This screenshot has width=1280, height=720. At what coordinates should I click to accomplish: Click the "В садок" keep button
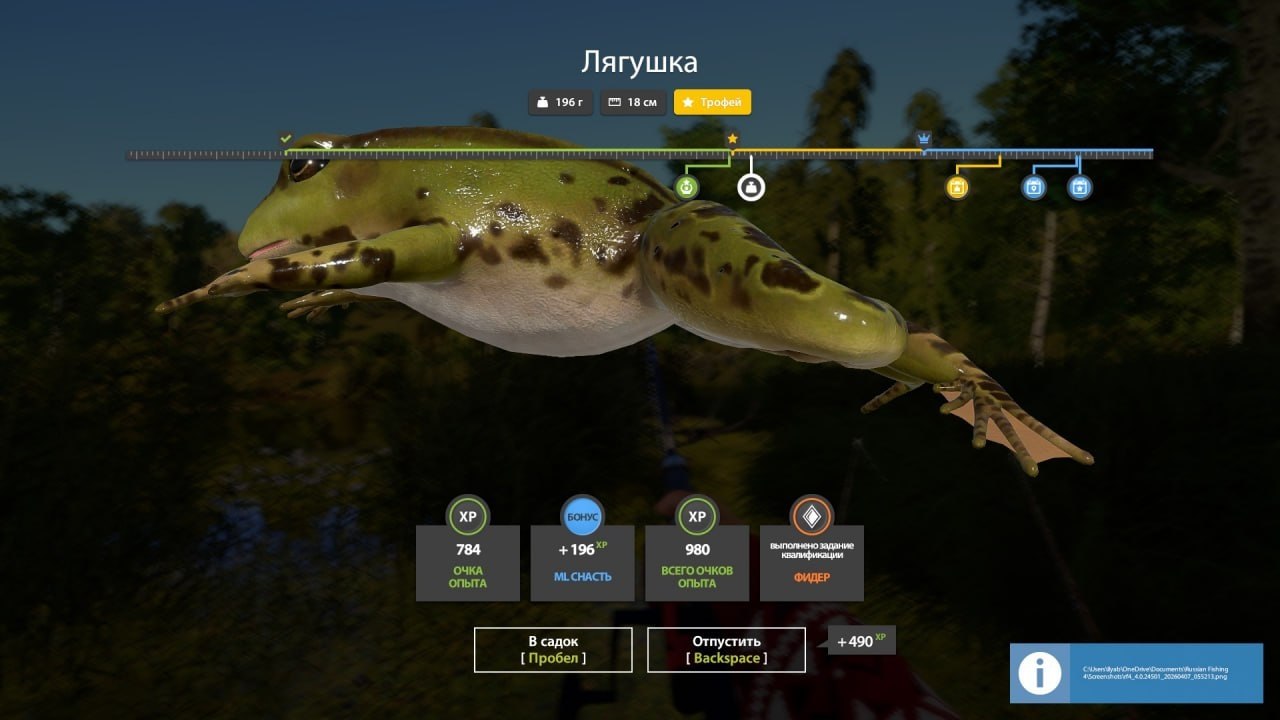coord(553,650)
